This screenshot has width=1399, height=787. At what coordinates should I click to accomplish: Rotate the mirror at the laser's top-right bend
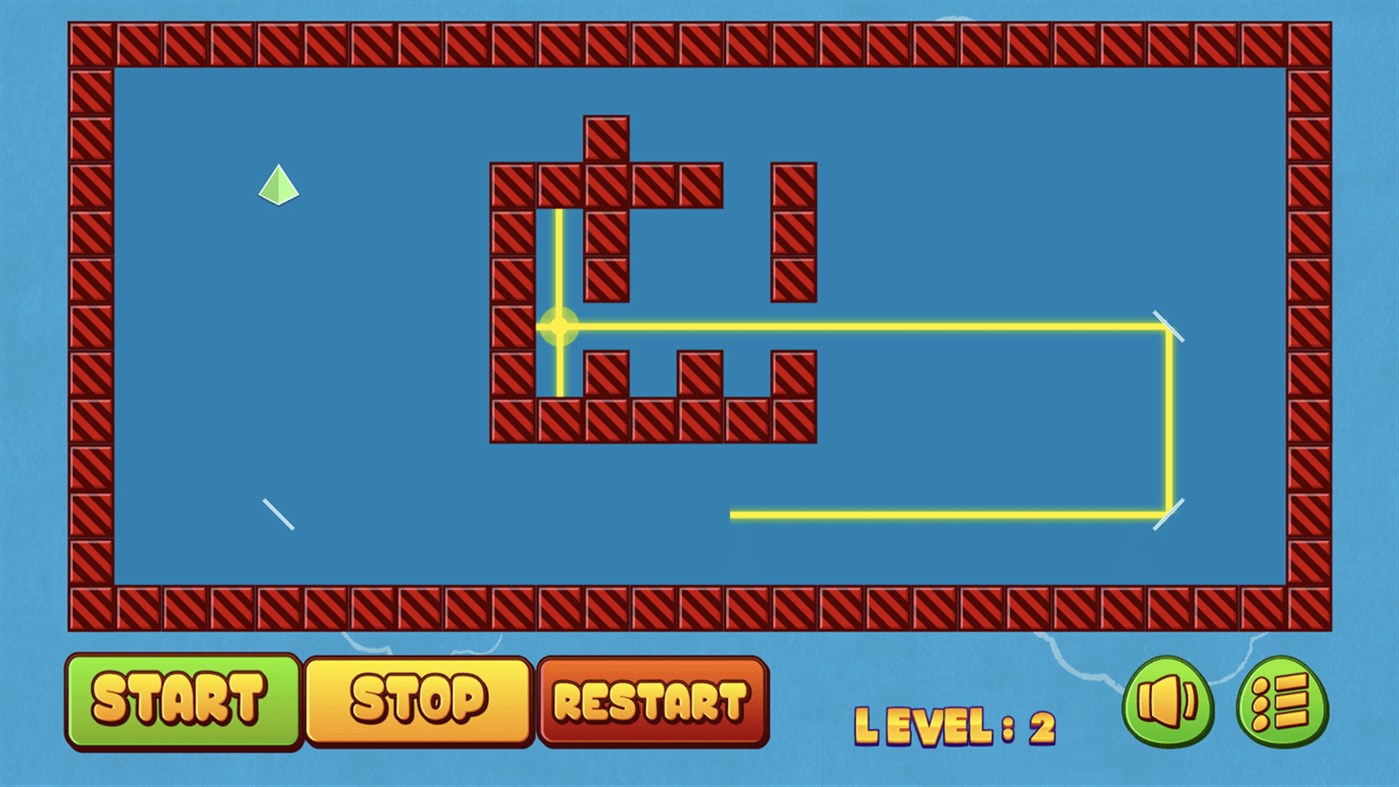1167,326
